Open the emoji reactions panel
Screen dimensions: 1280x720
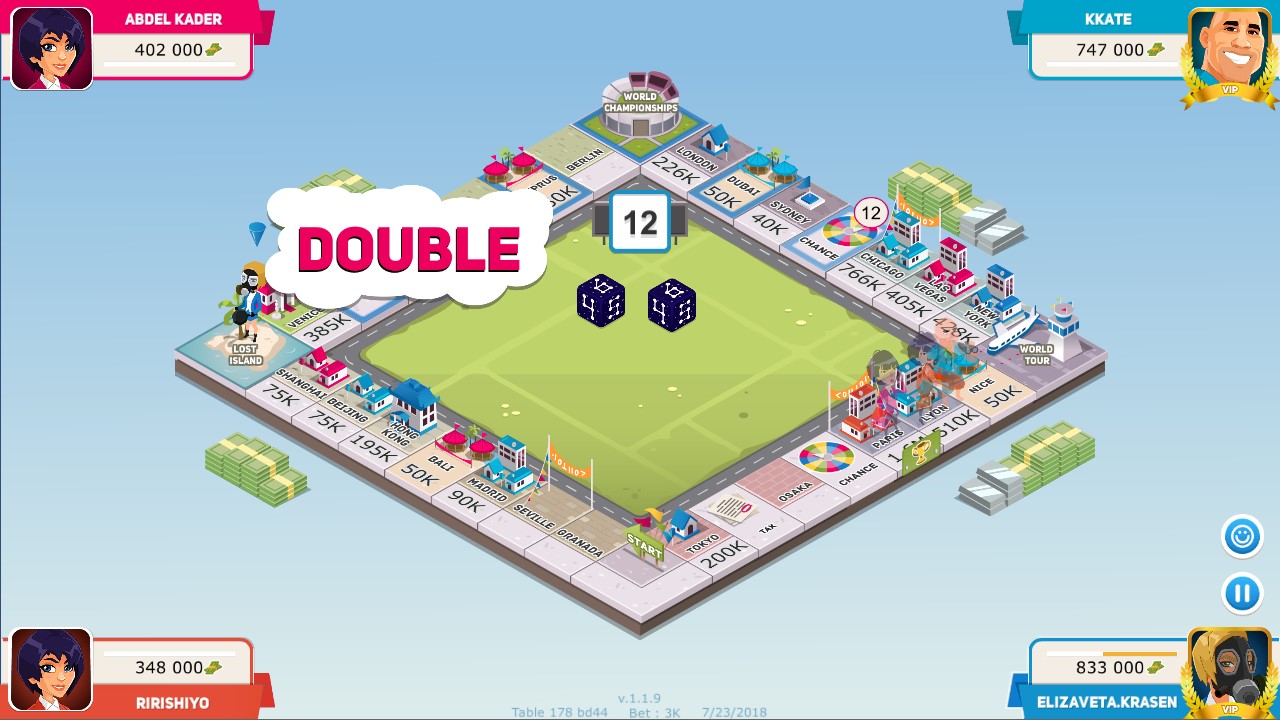click(1240, 536)
